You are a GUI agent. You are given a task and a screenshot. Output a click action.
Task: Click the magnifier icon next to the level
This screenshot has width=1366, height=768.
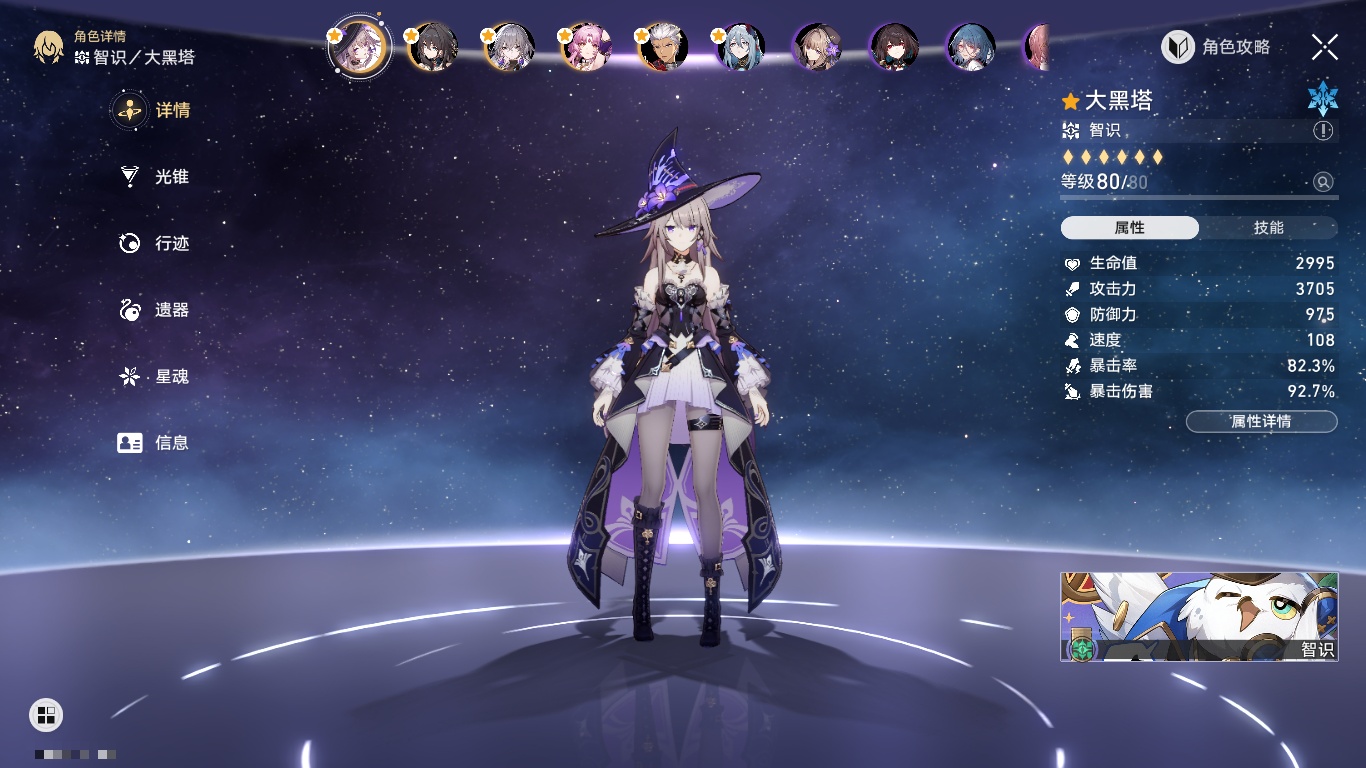point(1323,182)
